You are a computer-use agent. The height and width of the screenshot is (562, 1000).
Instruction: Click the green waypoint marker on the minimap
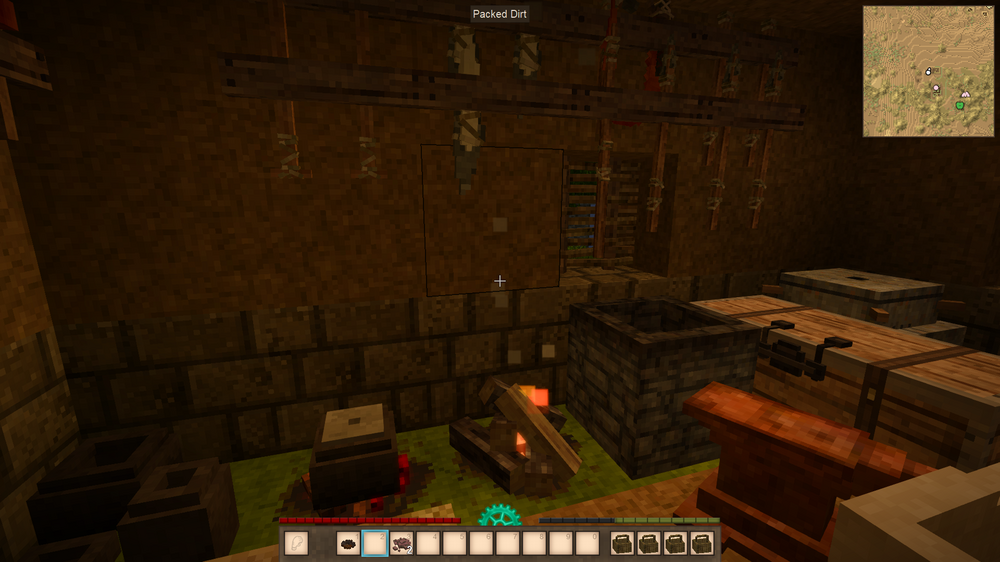tap(960, 105)
